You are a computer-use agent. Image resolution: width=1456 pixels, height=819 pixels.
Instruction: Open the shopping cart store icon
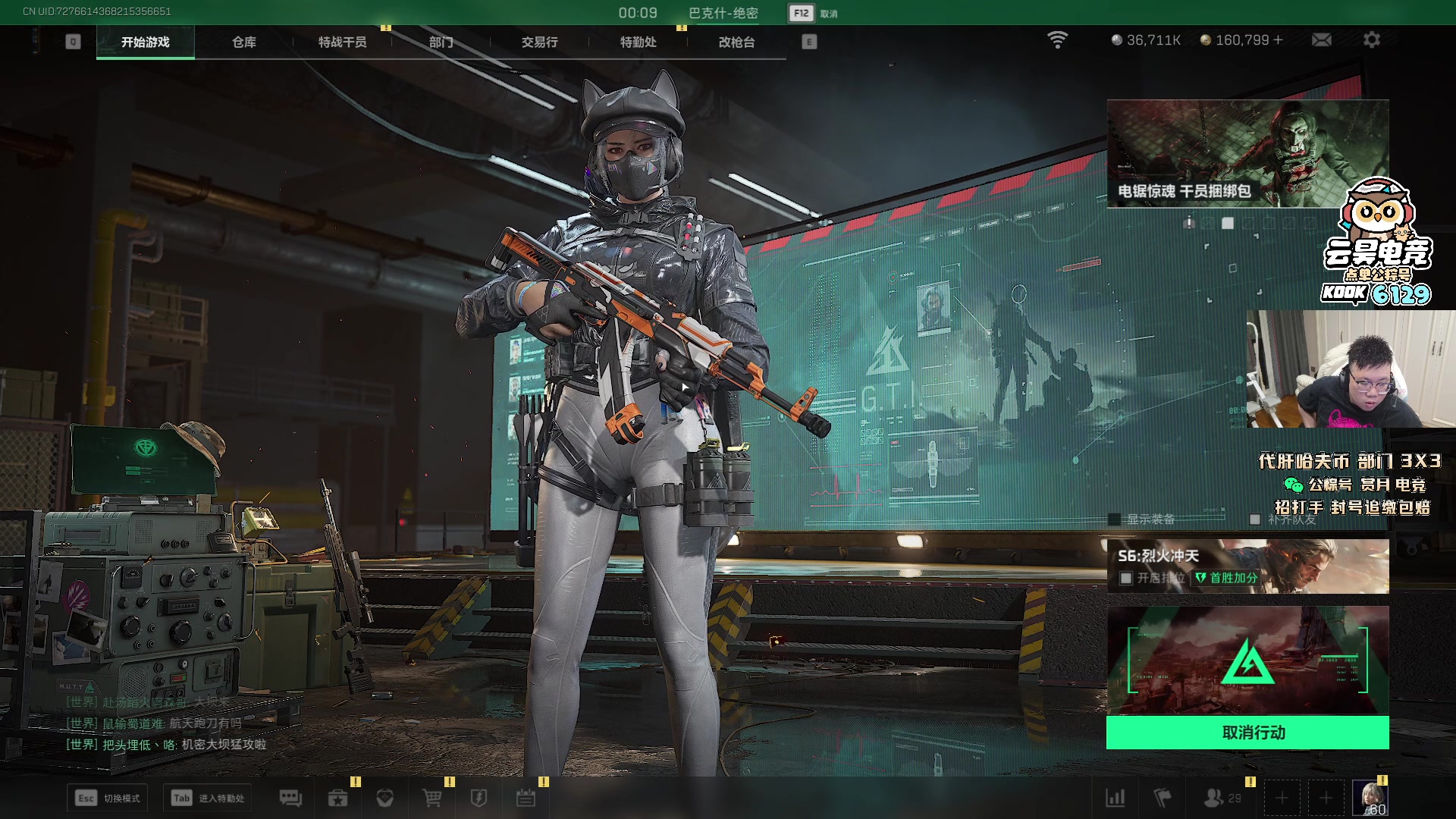[x=431, y=798]
